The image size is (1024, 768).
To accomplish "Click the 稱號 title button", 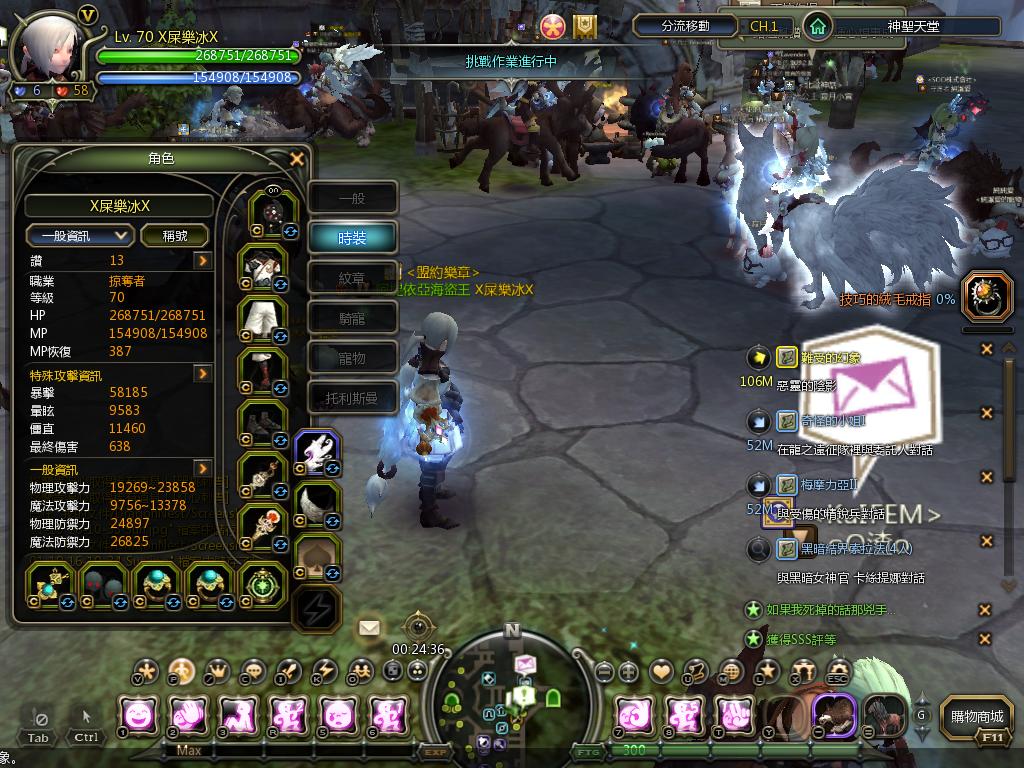I will [x=174, y=236].
